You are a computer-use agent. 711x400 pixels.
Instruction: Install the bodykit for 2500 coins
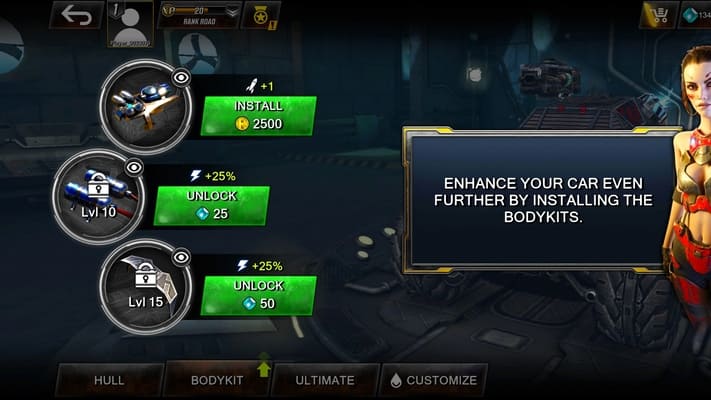tap(259, 115)
